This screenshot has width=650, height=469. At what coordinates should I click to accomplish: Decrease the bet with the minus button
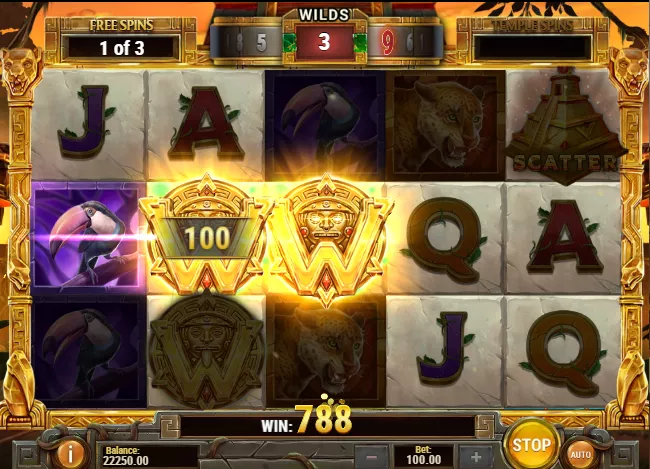click(370, 456)
